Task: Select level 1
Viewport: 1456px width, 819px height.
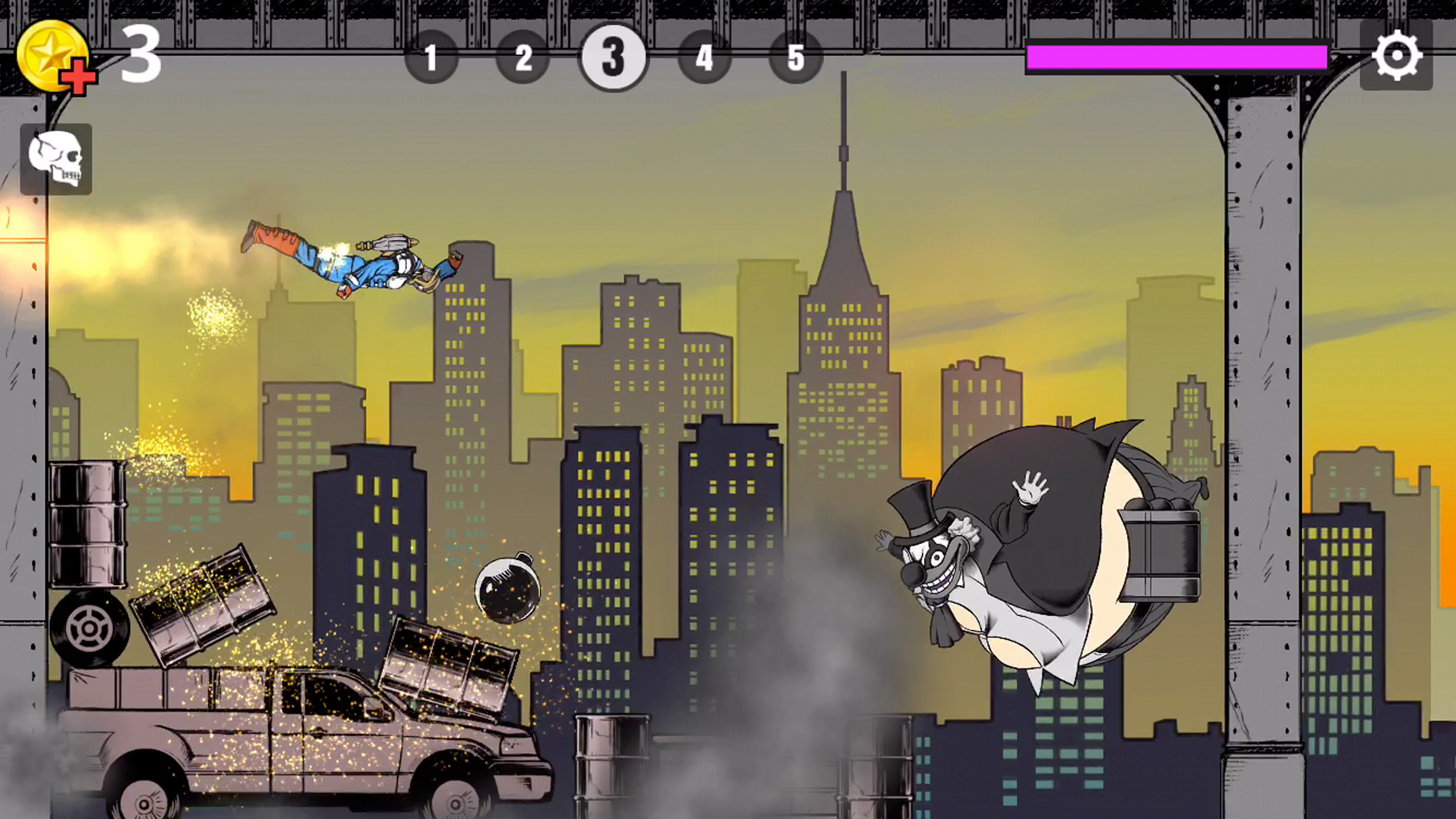Action: [x=433, y=58]
